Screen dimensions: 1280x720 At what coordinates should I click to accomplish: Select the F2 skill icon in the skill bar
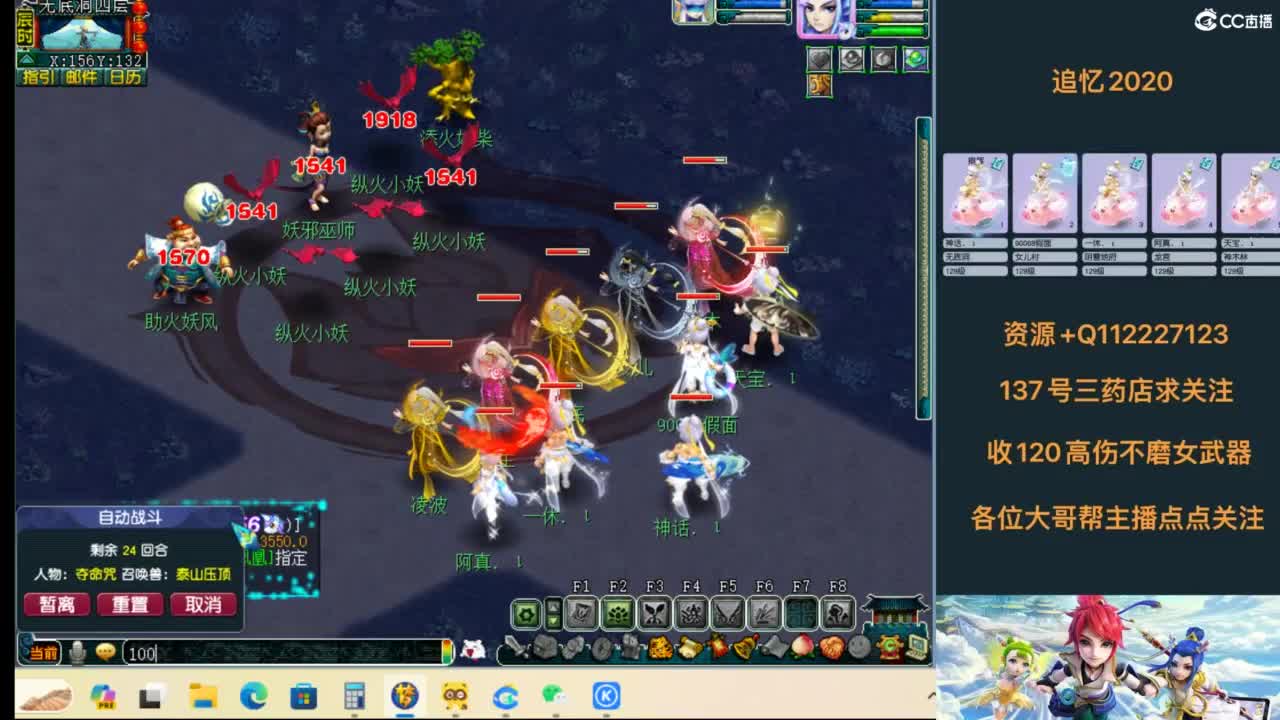tap(617, 611)
